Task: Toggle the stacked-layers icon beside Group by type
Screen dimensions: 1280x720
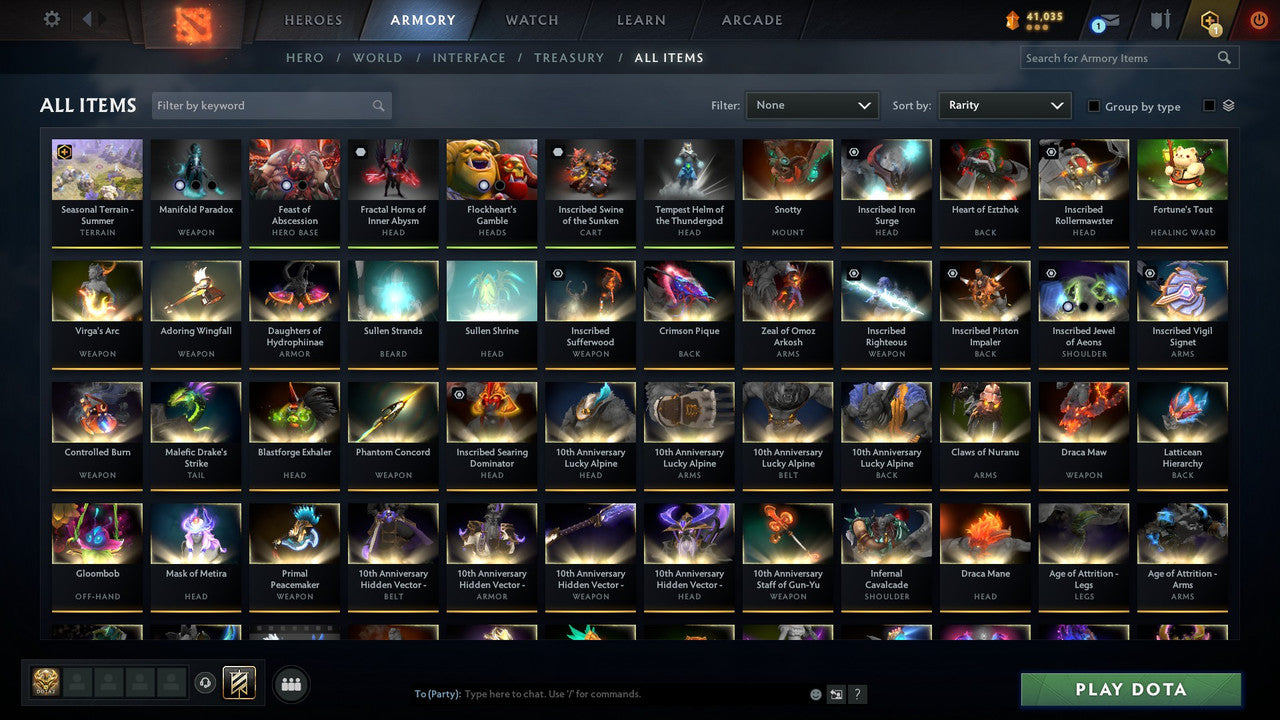Action: point(1228,104)
